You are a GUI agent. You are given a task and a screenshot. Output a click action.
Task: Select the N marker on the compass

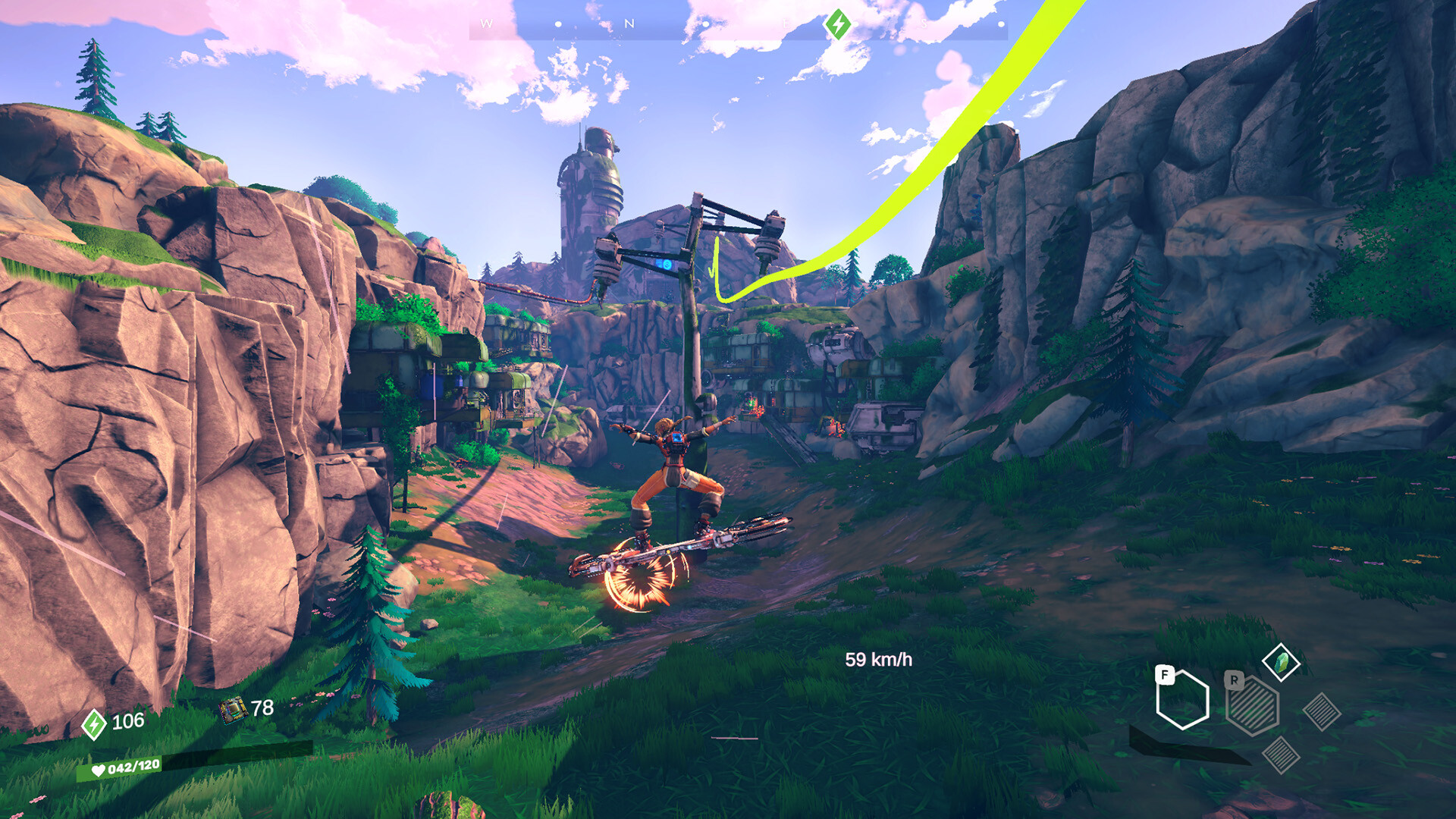[629, 22]
